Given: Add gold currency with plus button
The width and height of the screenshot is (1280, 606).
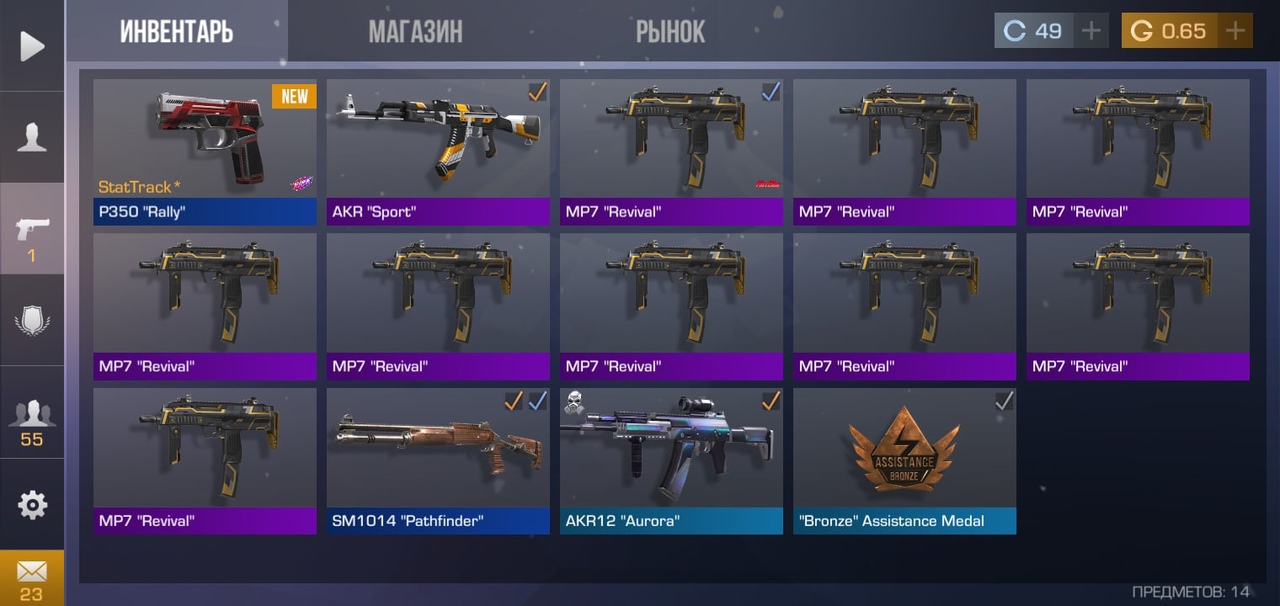Looking at the screenshot, I should tap(1235, 31).
